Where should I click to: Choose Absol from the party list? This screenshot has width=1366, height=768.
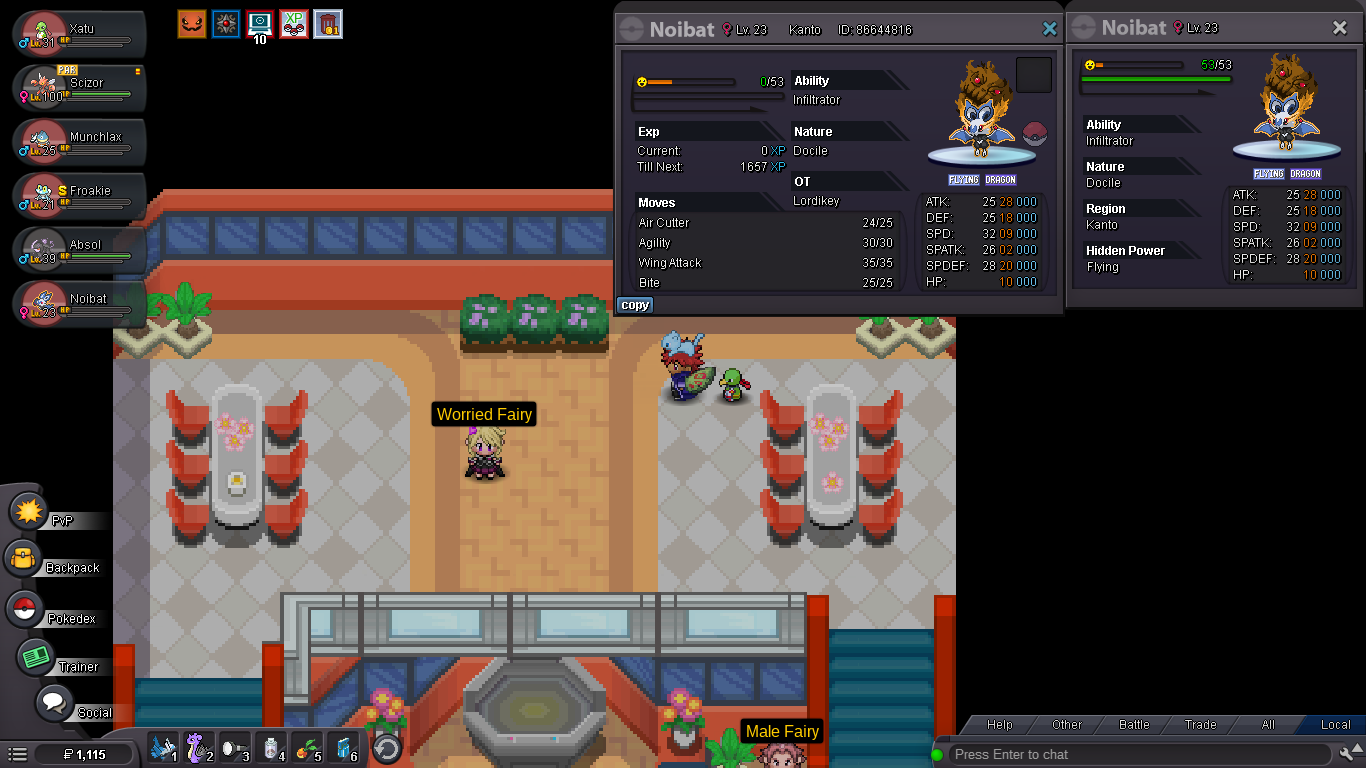82,251
